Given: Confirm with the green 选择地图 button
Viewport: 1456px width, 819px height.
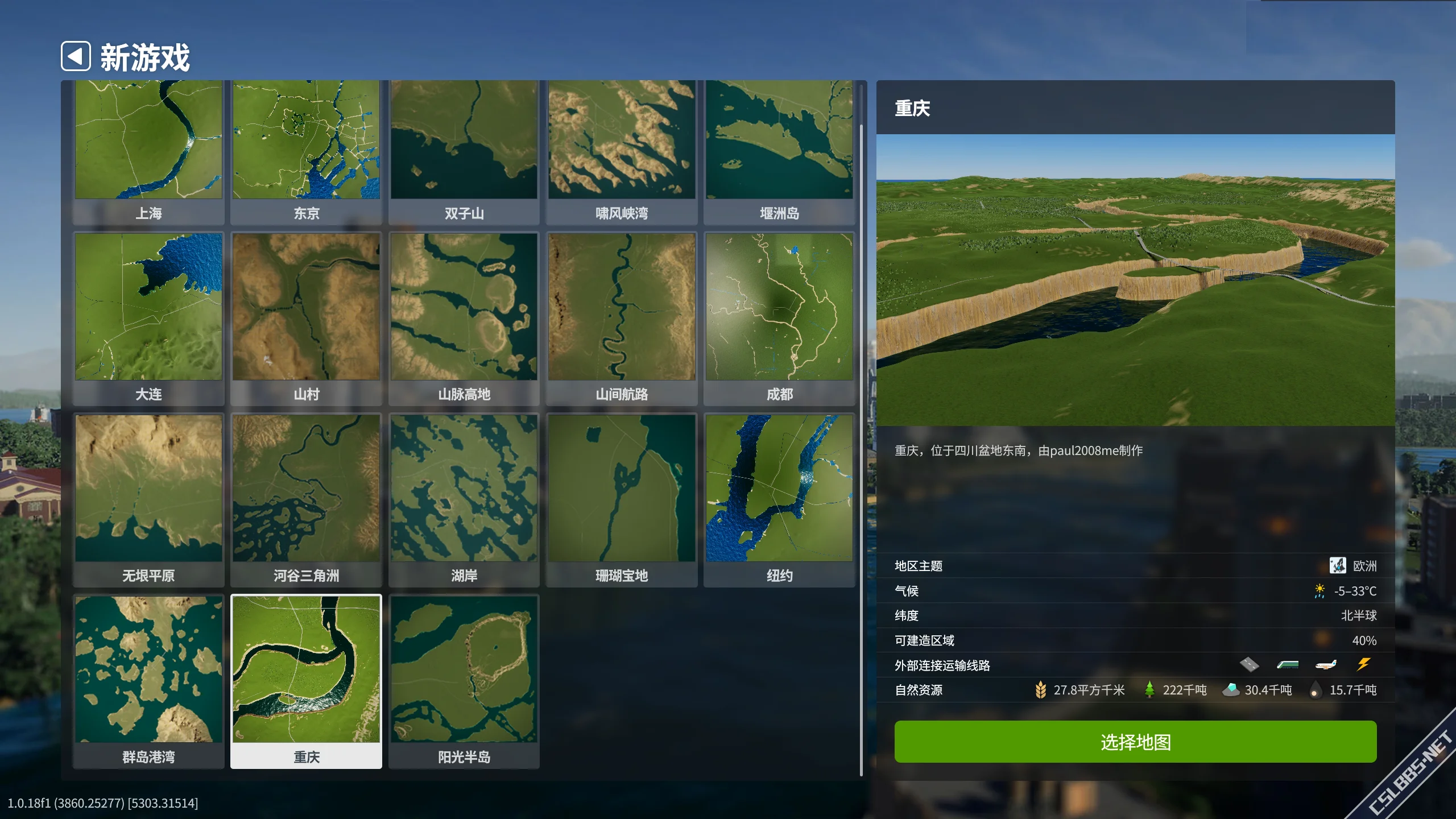Looking at the screenshot, I should 1135,742.
